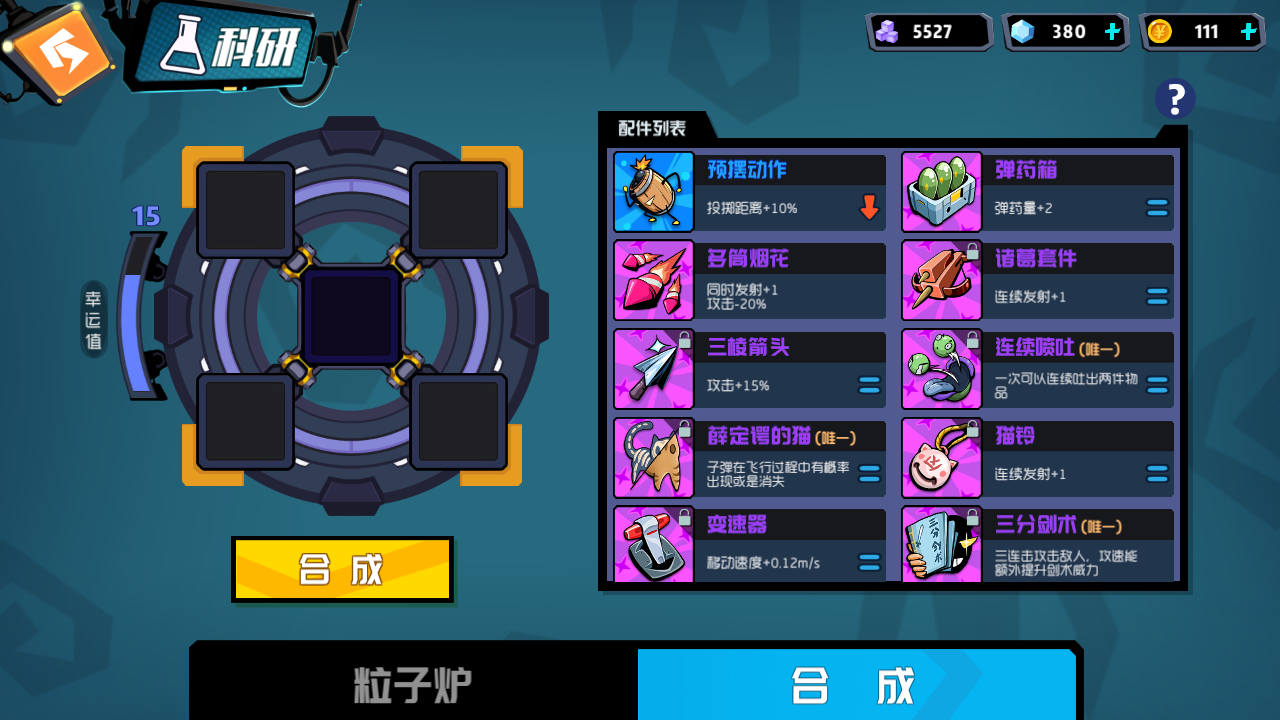Viewport: 1280px width, 720px height.
Task: Toggle the equip switch for 诸葛套件
Action: 1157,297
